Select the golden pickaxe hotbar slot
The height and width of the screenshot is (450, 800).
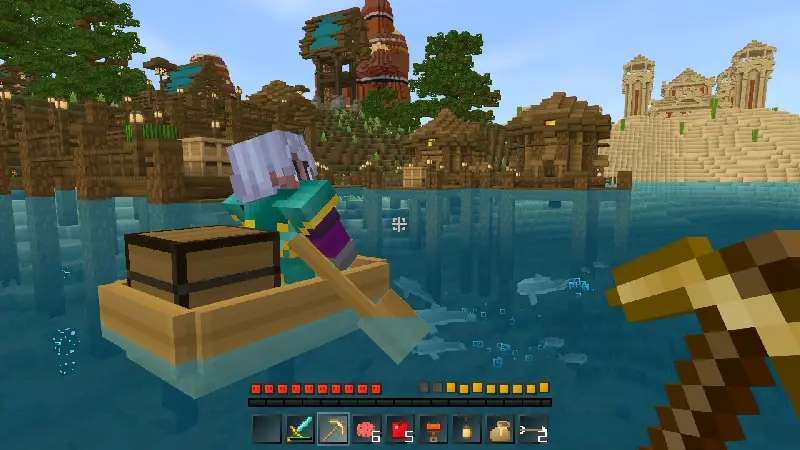(333, 429)
